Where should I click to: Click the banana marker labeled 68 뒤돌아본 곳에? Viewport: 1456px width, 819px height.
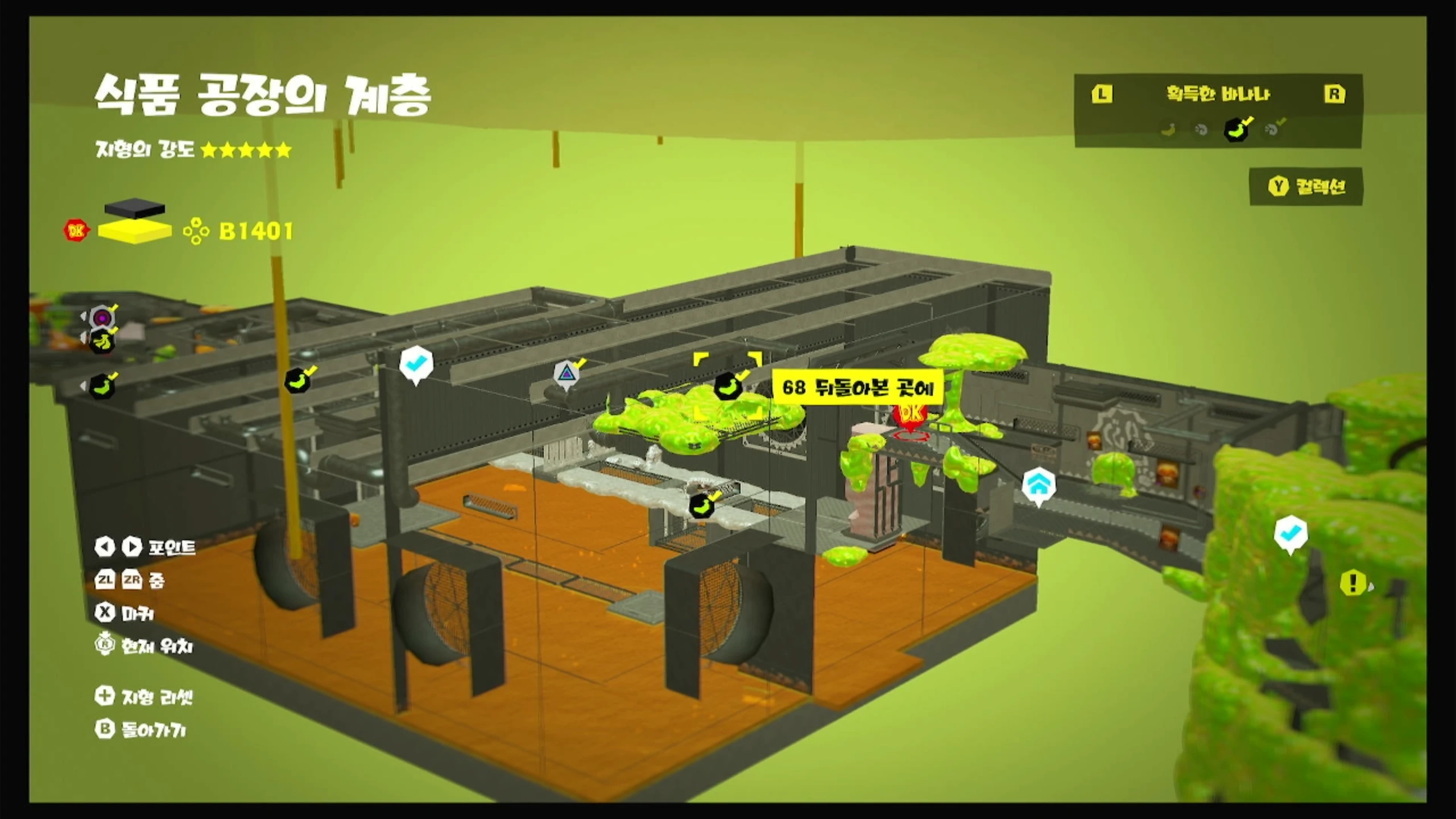[x=728, y=387]
